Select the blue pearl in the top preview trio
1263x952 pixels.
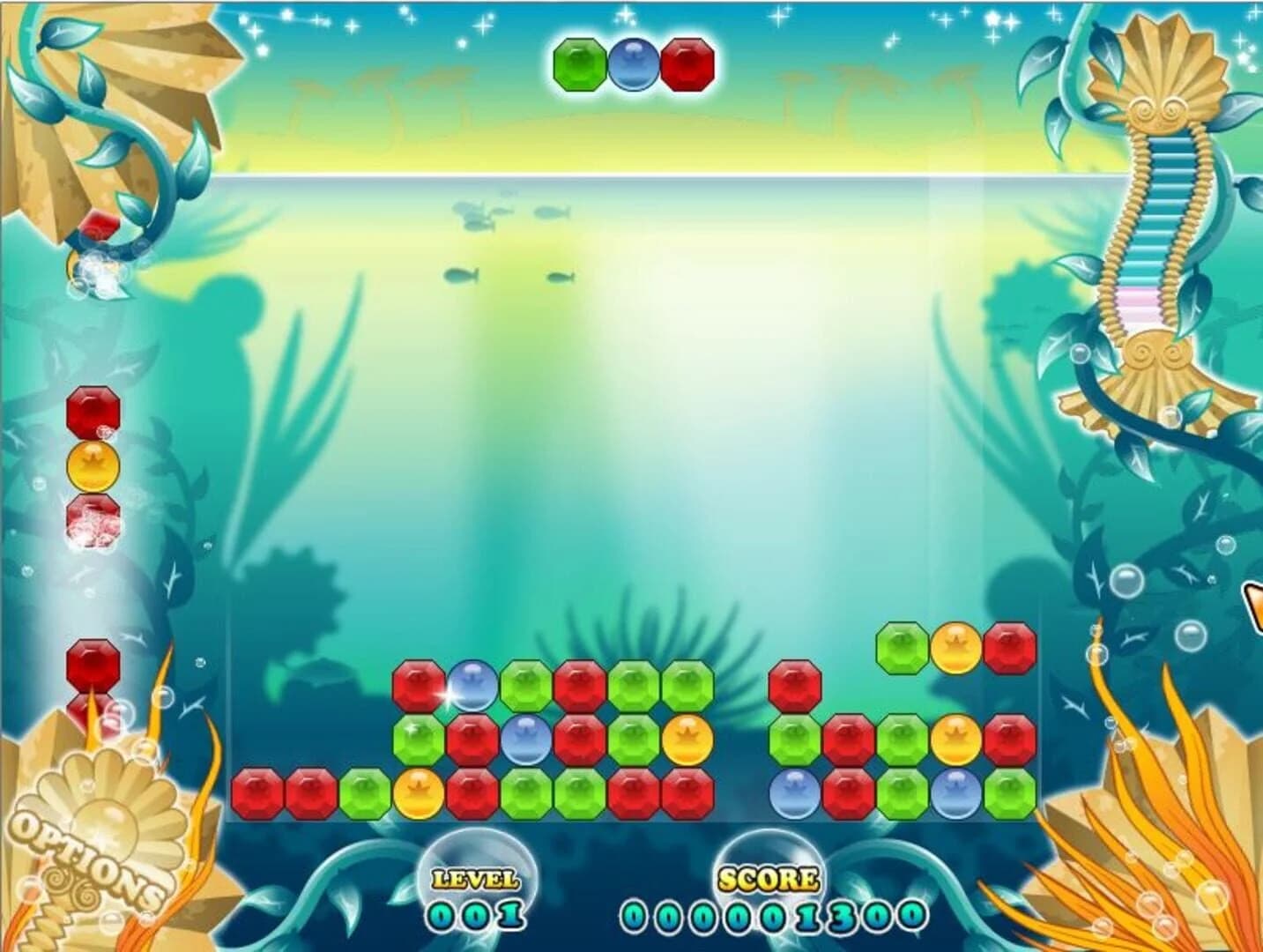[x=631, y=64]
